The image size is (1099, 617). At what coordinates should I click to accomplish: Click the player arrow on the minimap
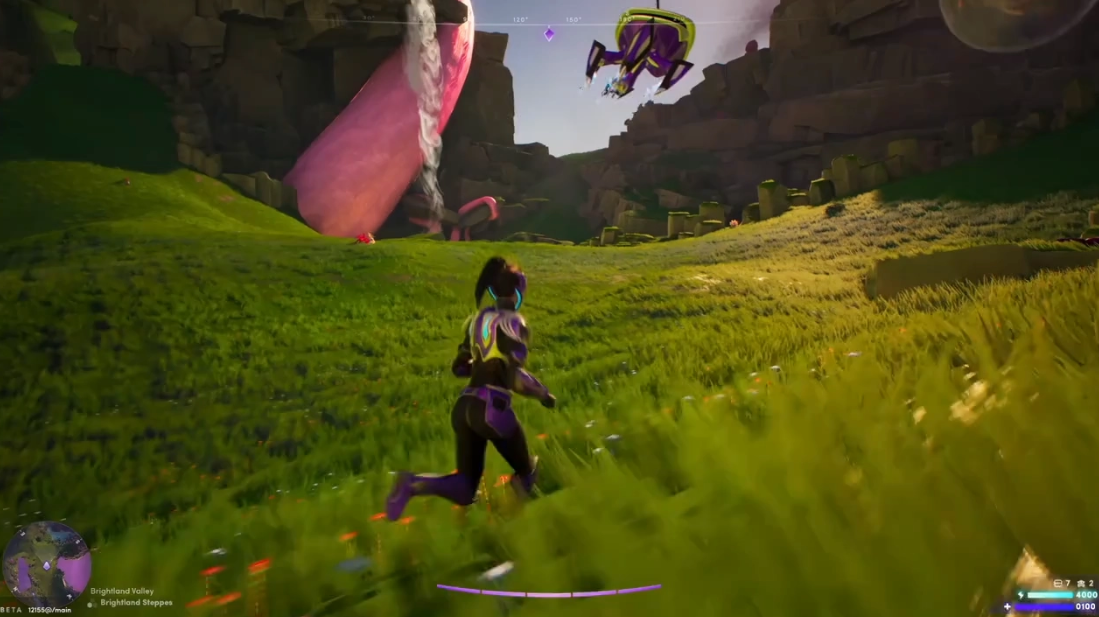click(x=45, y=565)
